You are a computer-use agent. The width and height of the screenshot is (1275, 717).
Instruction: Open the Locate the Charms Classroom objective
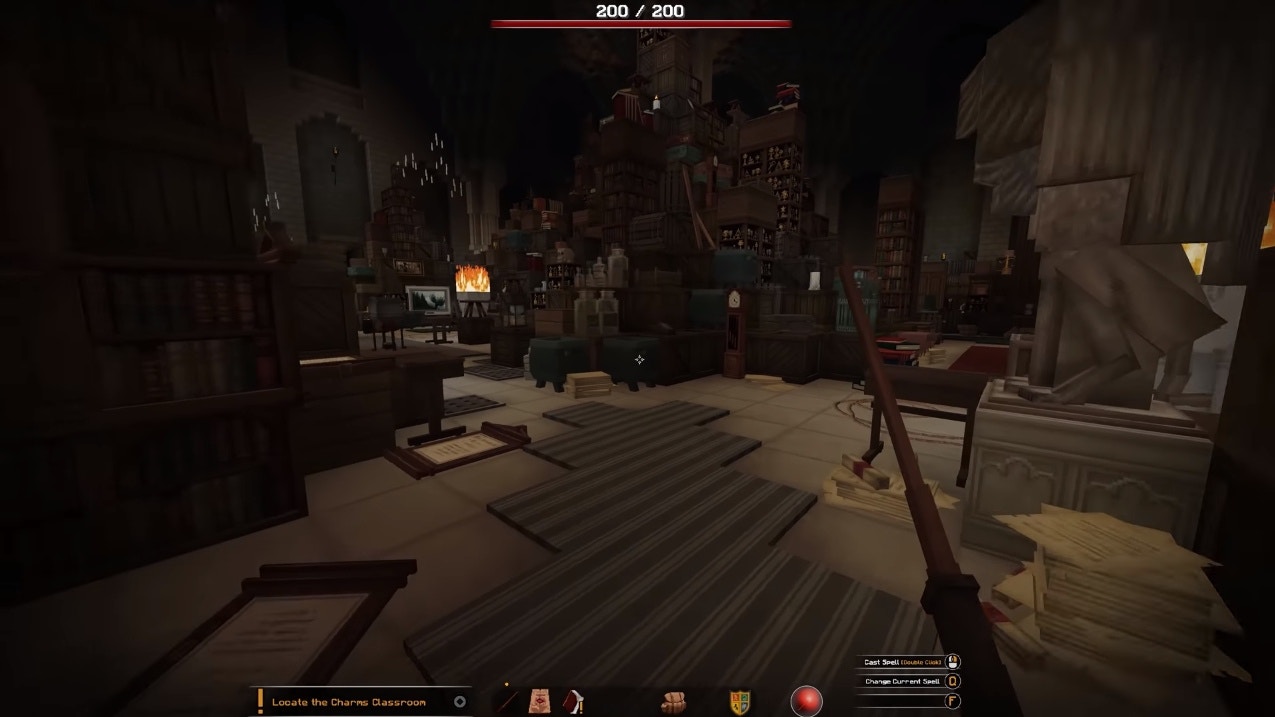click(348, 702)
